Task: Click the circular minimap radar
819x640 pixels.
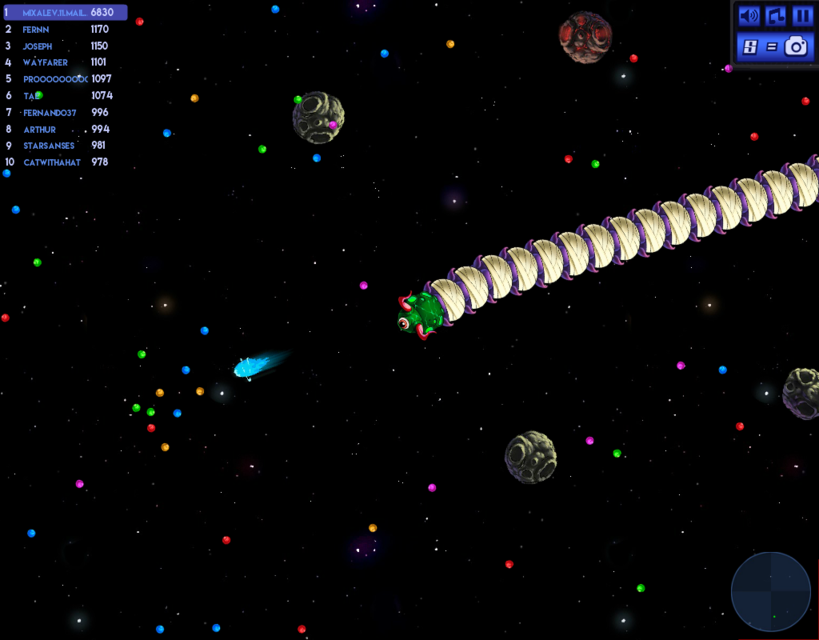Action: tap(770, 592)
